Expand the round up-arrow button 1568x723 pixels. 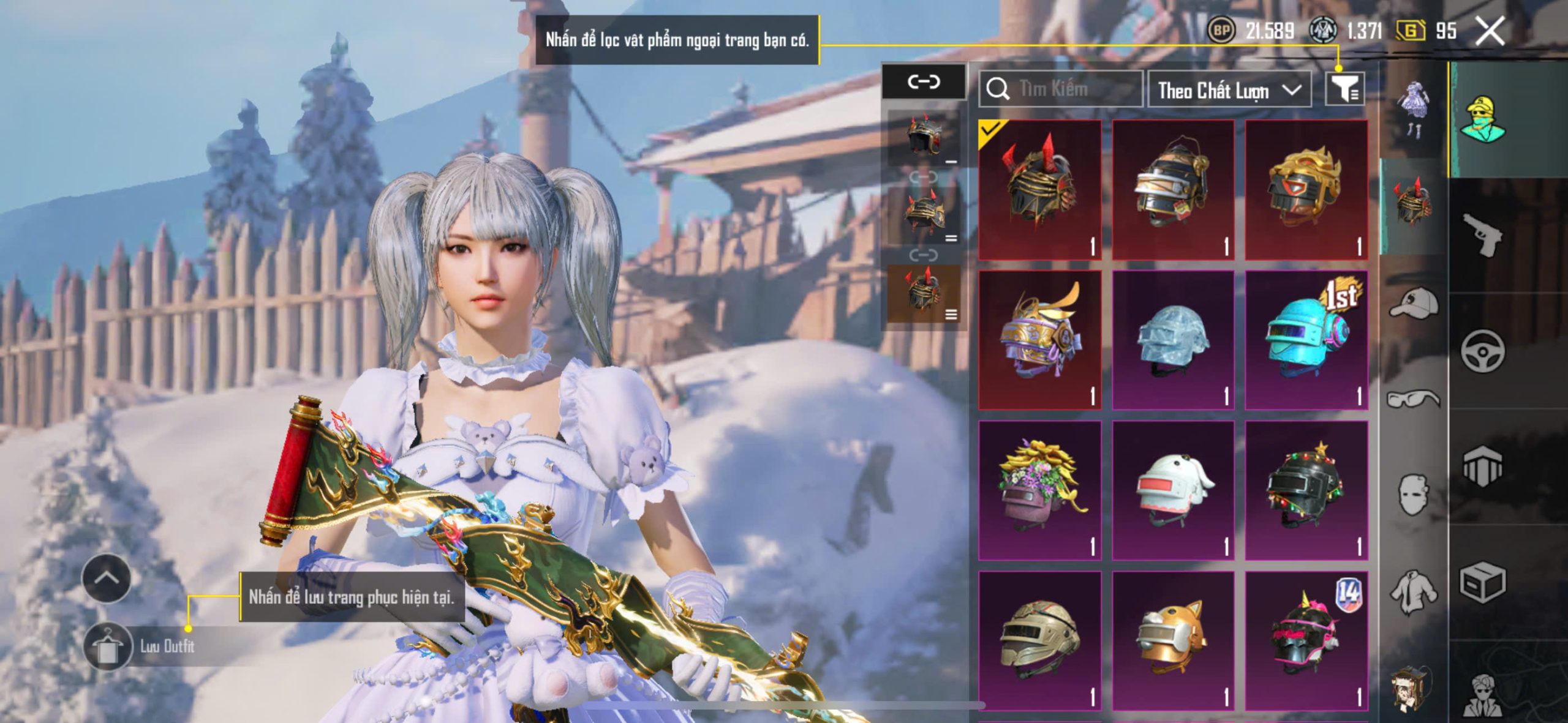click(x=106, y=578)
